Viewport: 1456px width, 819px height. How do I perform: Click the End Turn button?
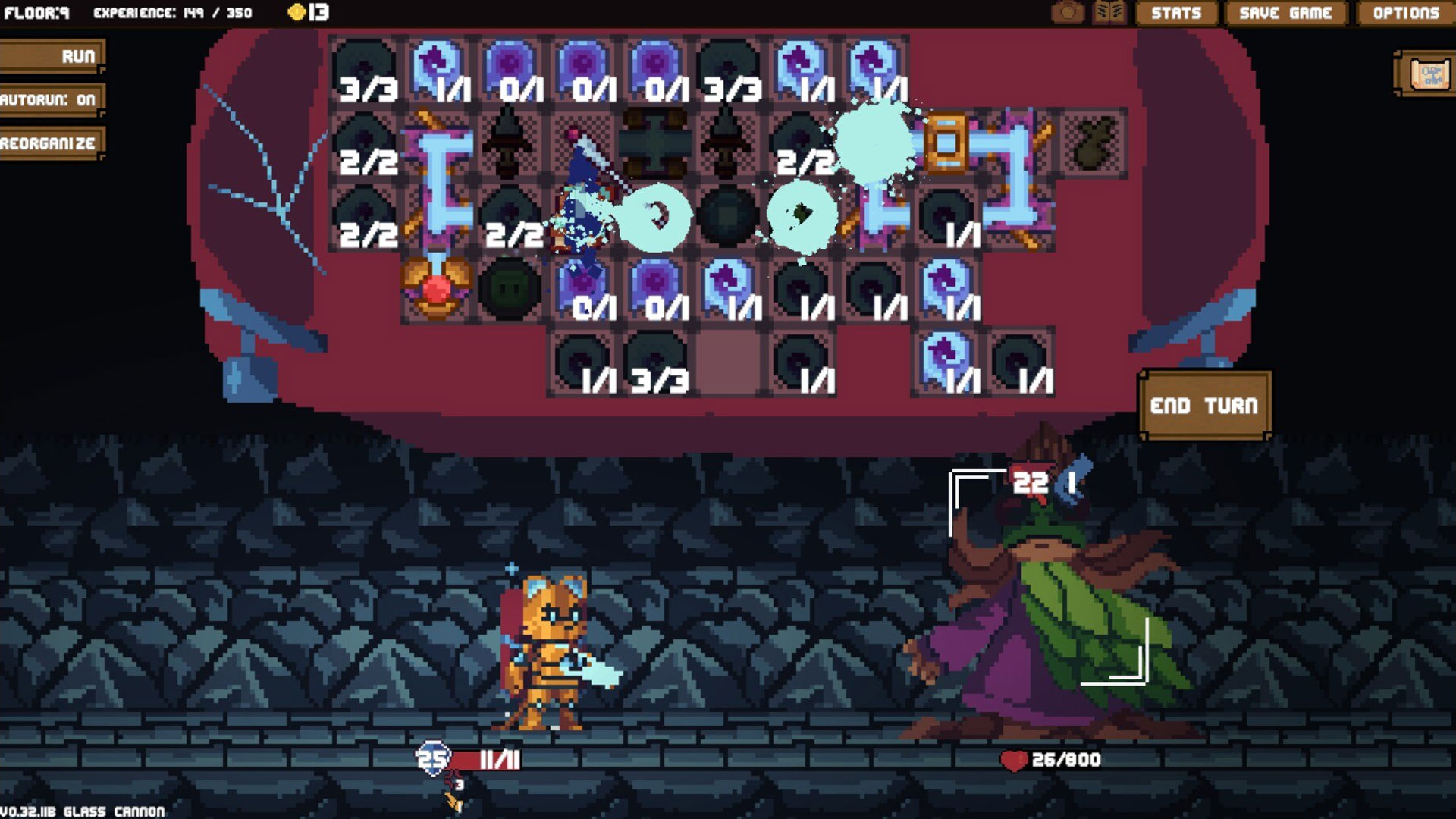(1204, 406)
